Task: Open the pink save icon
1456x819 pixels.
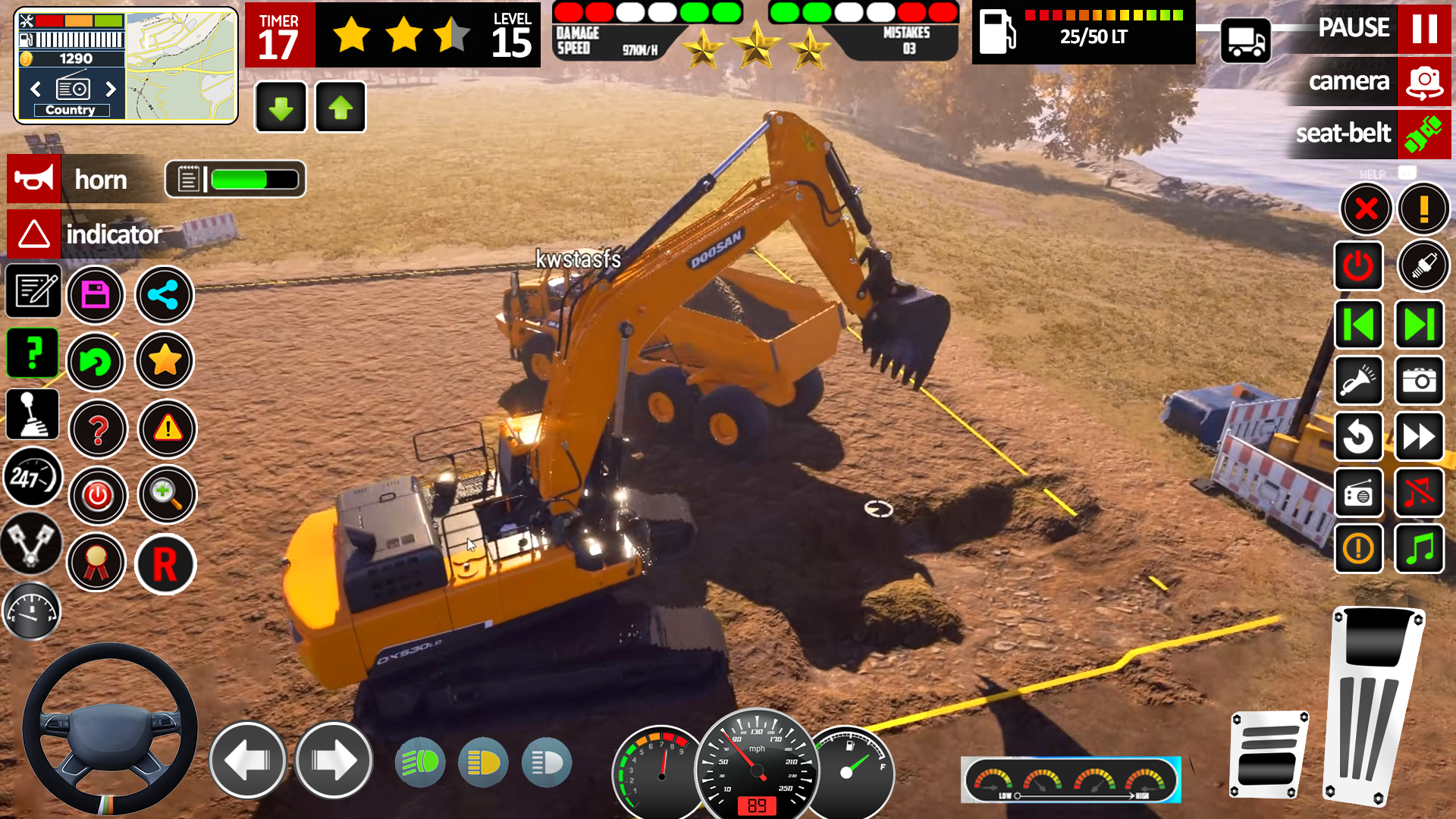Action: tap(96, 295)
